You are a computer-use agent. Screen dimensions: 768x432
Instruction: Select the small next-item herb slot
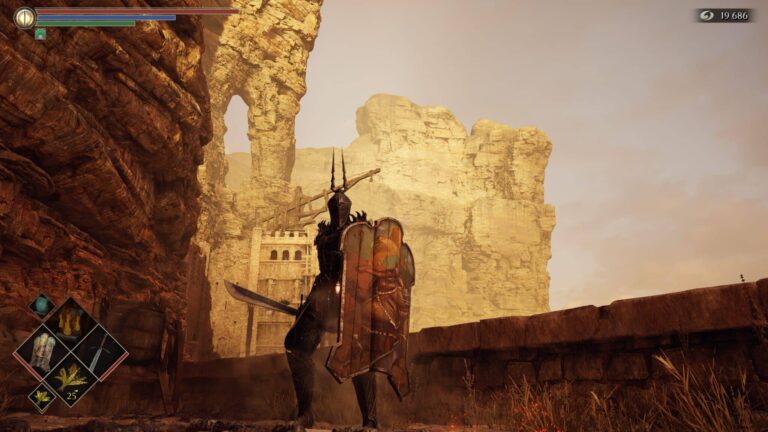click(42, 396)
